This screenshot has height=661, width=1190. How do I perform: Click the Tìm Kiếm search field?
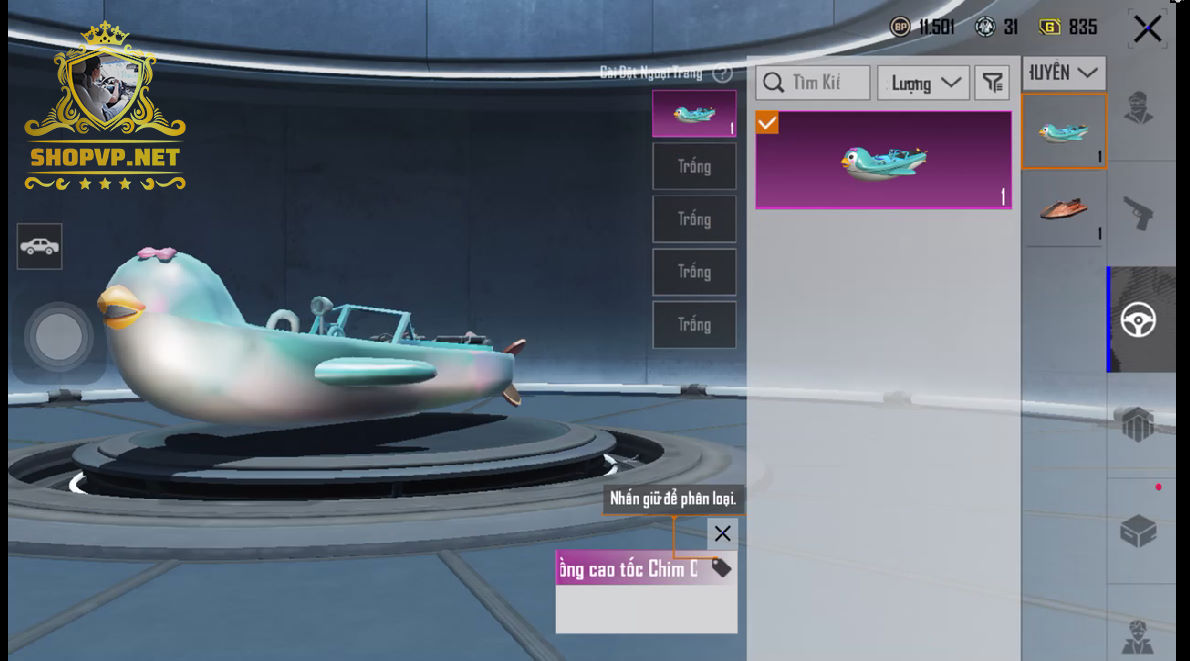coord(813,82)
